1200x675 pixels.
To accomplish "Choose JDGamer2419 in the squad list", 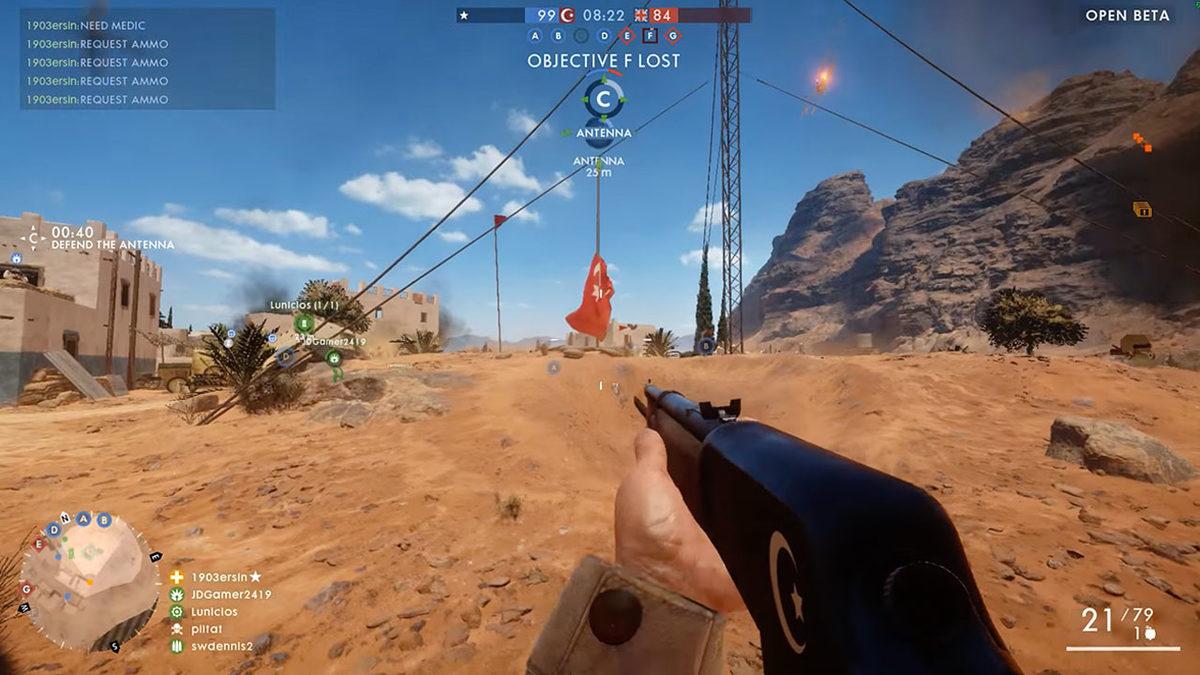I will [x=230, y=594].
